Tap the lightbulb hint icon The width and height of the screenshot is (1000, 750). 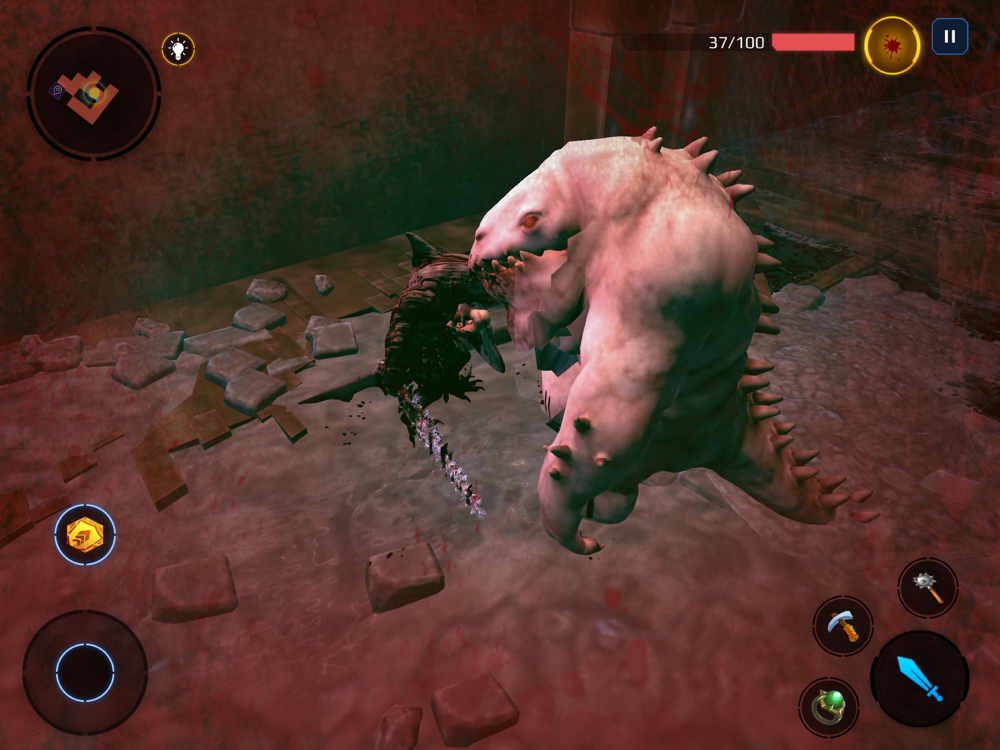coord(178,49)
